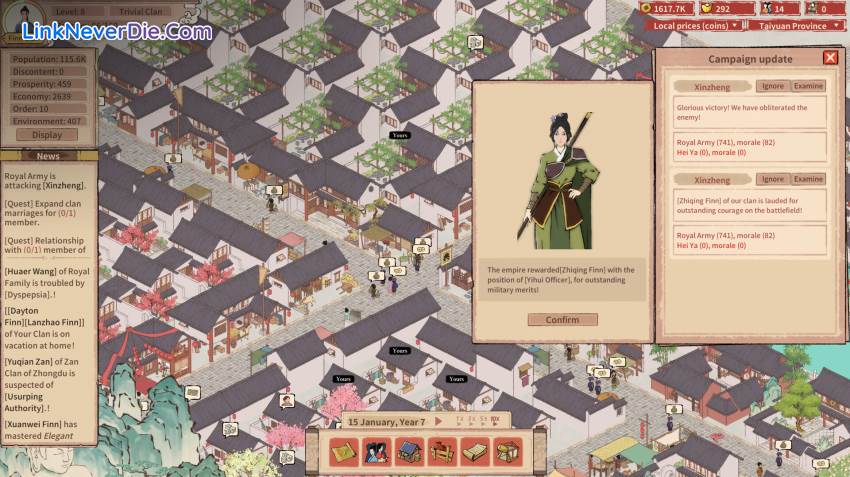Resume time with the play arrow
The width and height of the screenshot is (850, 477).
click(438, 421)
